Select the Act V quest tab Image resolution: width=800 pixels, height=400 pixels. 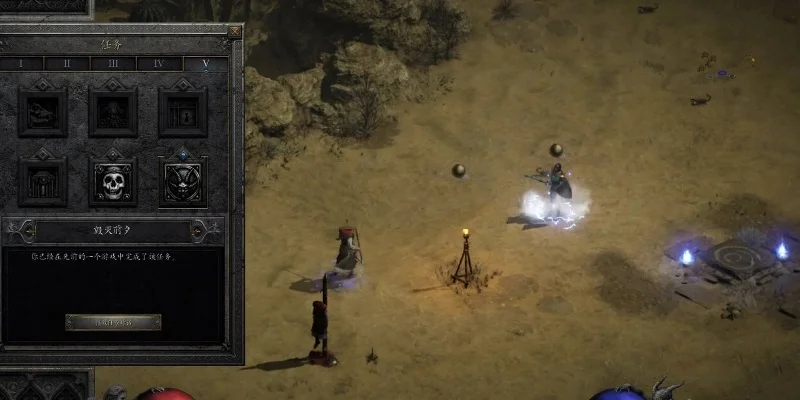[204, 63]
